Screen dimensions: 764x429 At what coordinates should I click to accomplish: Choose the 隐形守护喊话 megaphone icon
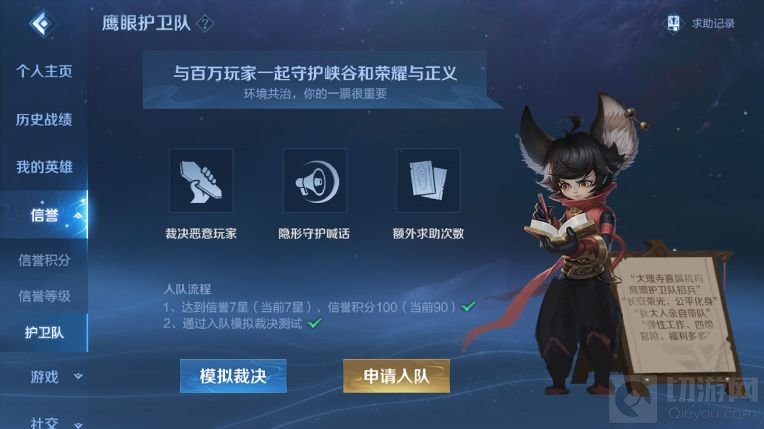pyautogui.click(x=314, y=181)
